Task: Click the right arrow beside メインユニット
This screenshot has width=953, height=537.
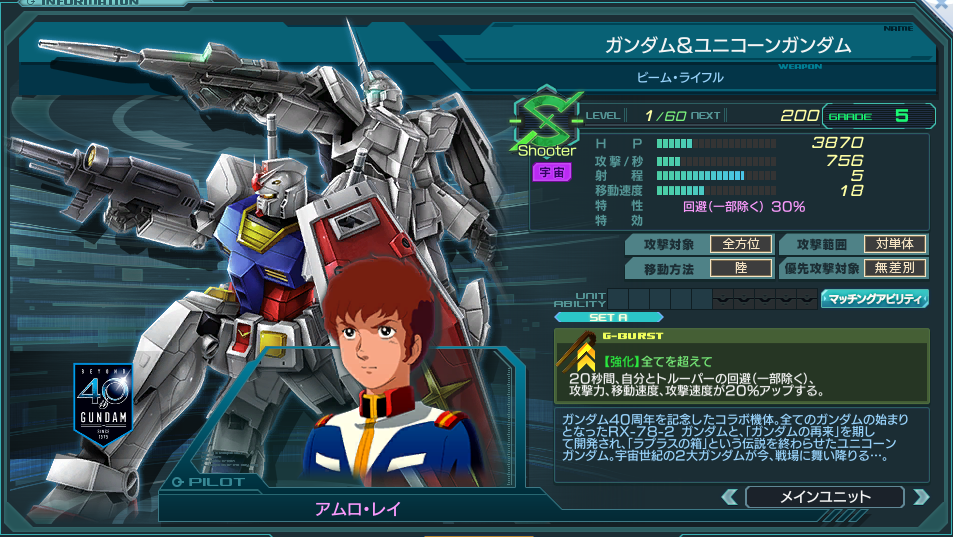Action: click(x=921, y=497)
